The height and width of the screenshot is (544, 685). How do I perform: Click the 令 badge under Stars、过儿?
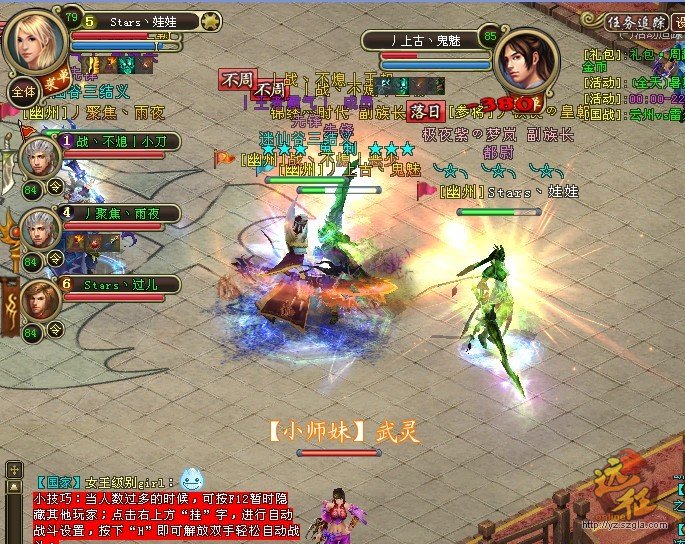55,328
